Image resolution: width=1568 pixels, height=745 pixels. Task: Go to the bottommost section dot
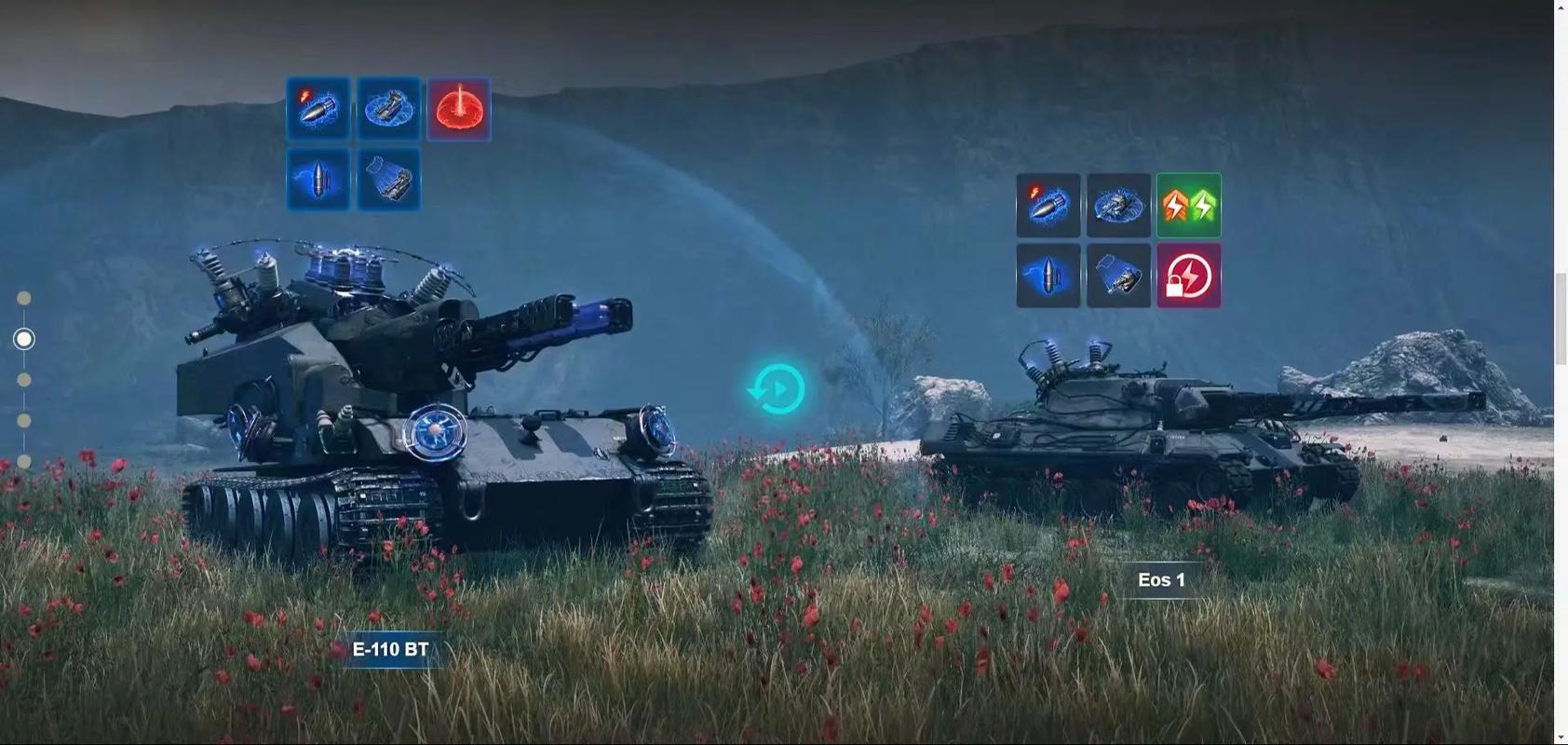point(24,462)
